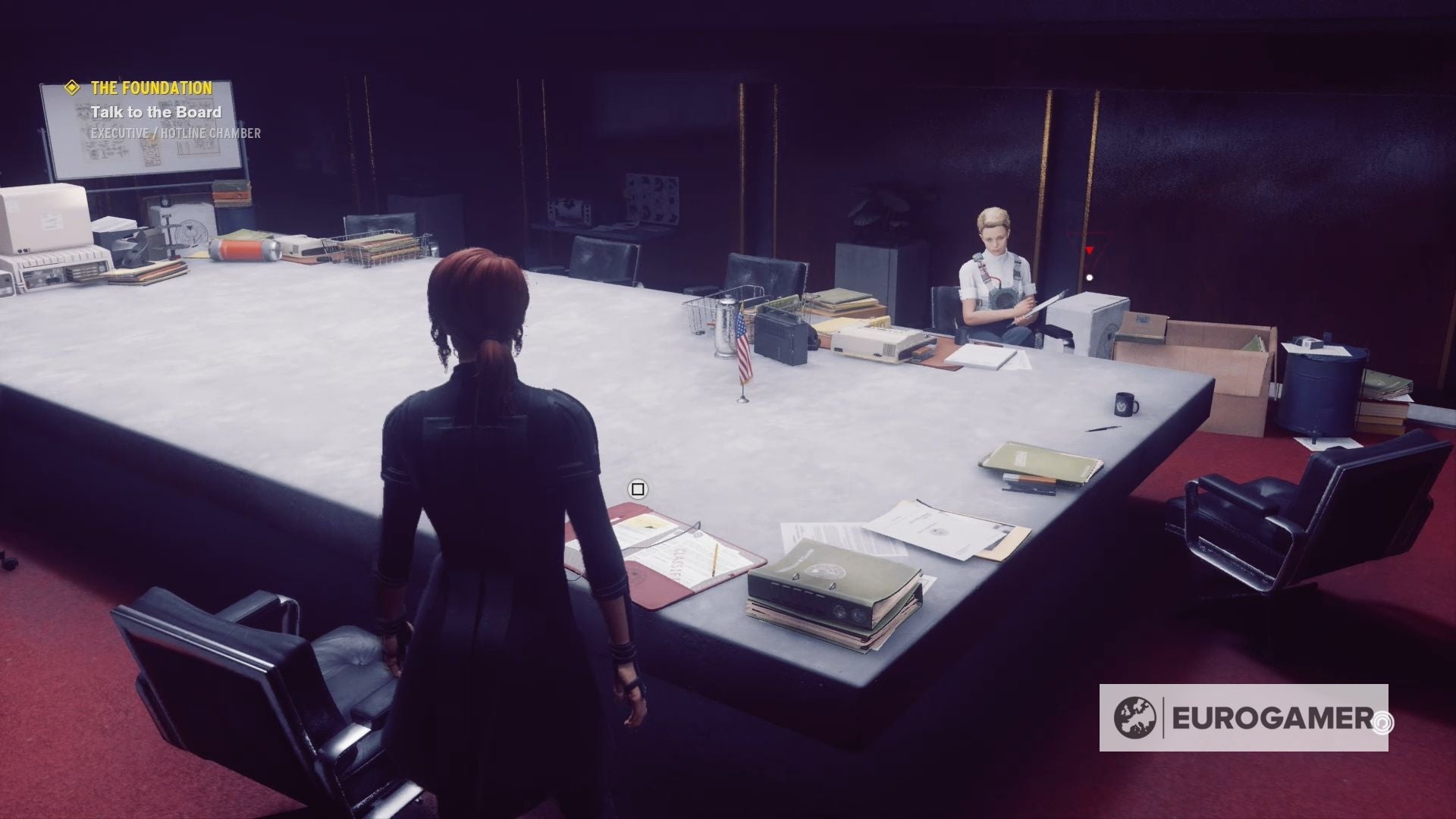Click the Talk to the Board objective text
The height and width of the screenshot is (819, 1456).
(x=156, y=111)
